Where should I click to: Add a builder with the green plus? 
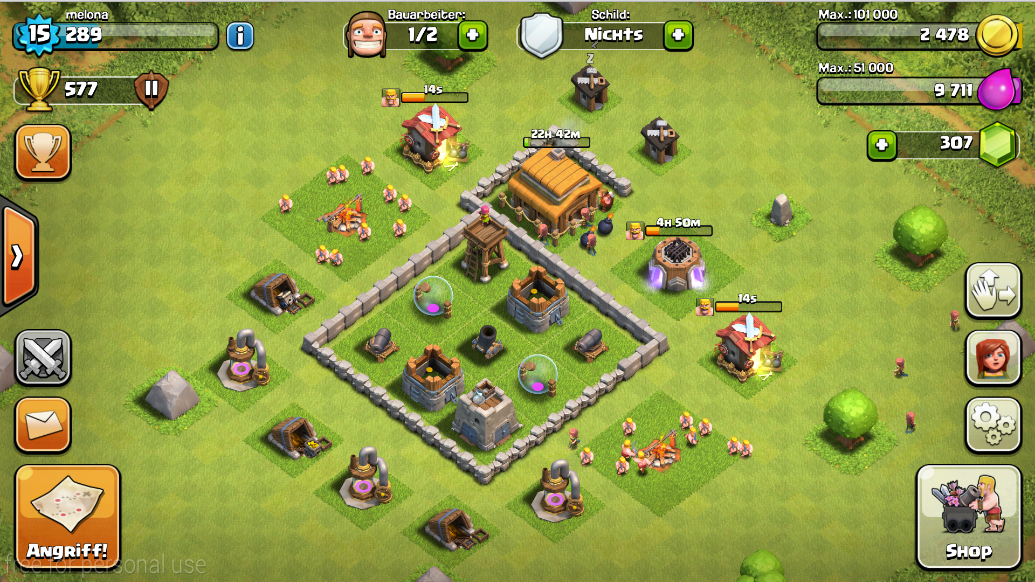point(472,35)
